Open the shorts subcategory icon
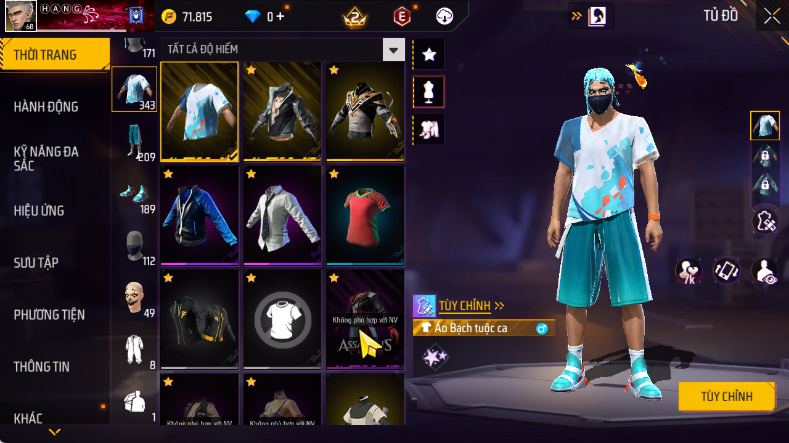 coord(134,142)
